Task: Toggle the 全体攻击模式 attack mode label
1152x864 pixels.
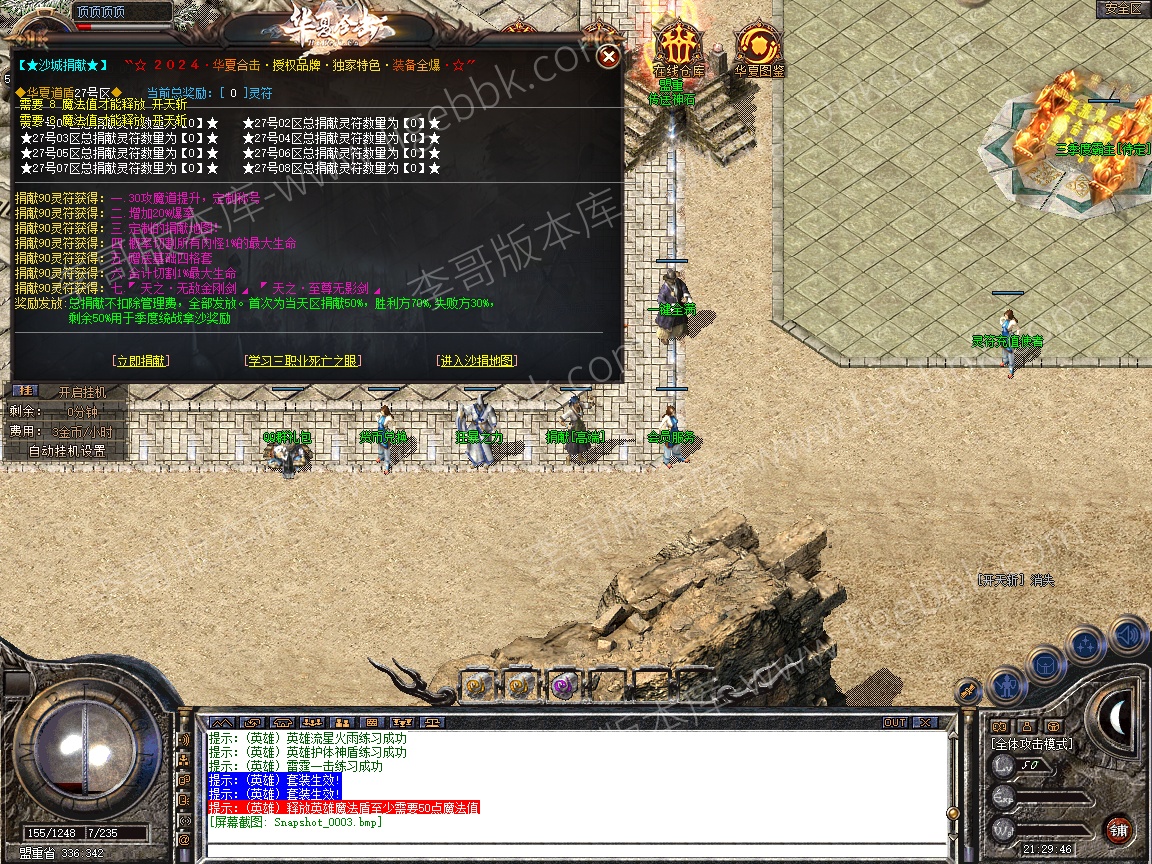Action: coord(1031,744)
